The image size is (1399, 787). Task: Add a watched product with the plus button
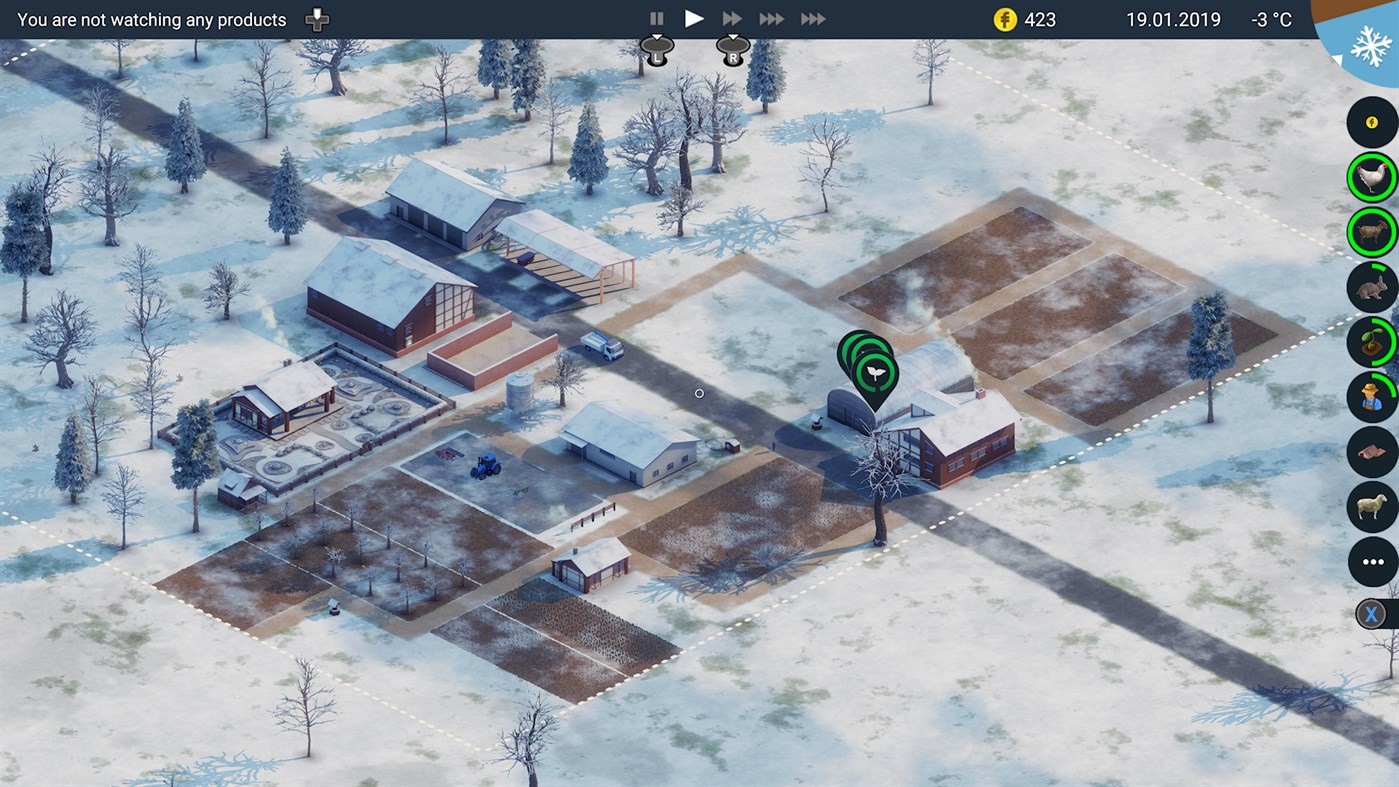tap(316, 18)
